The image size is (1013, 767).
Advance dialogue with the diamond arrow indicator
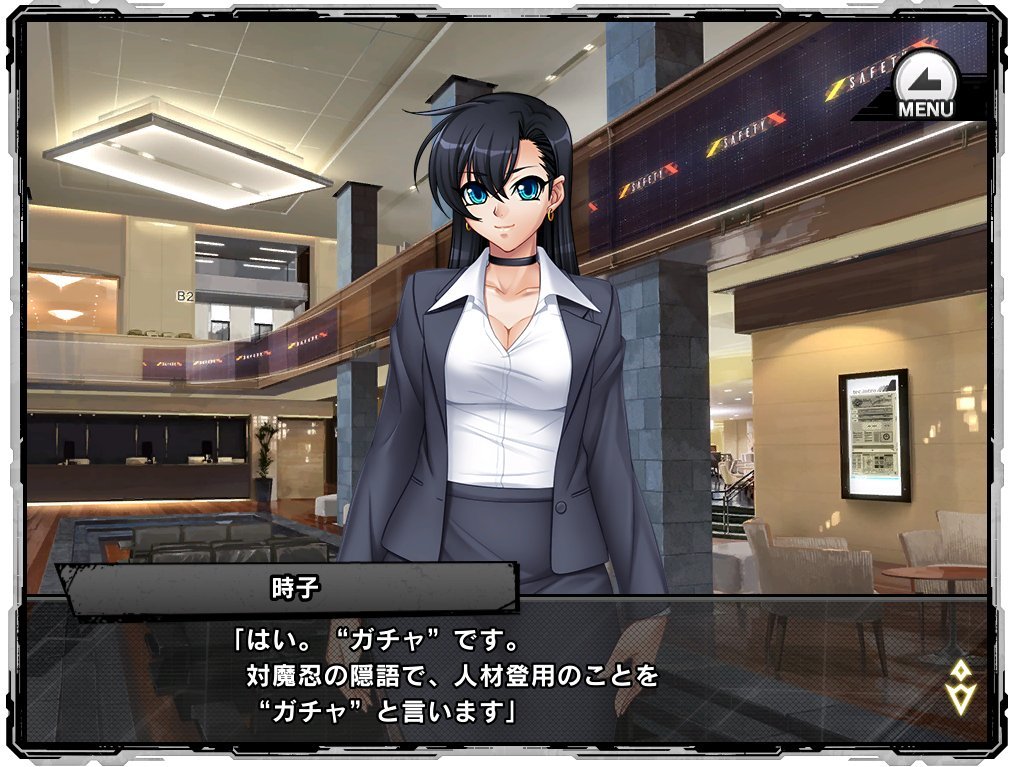pos(960,687)
